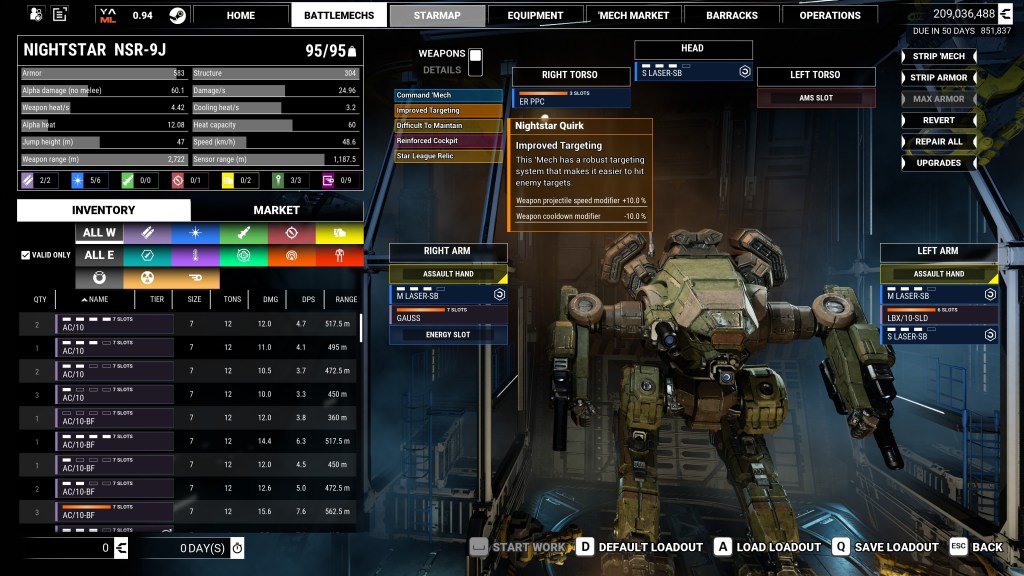The width and height of the screenshot is (1024, 576).
Task: Open the Equipment tab
Action: (535, 15)
